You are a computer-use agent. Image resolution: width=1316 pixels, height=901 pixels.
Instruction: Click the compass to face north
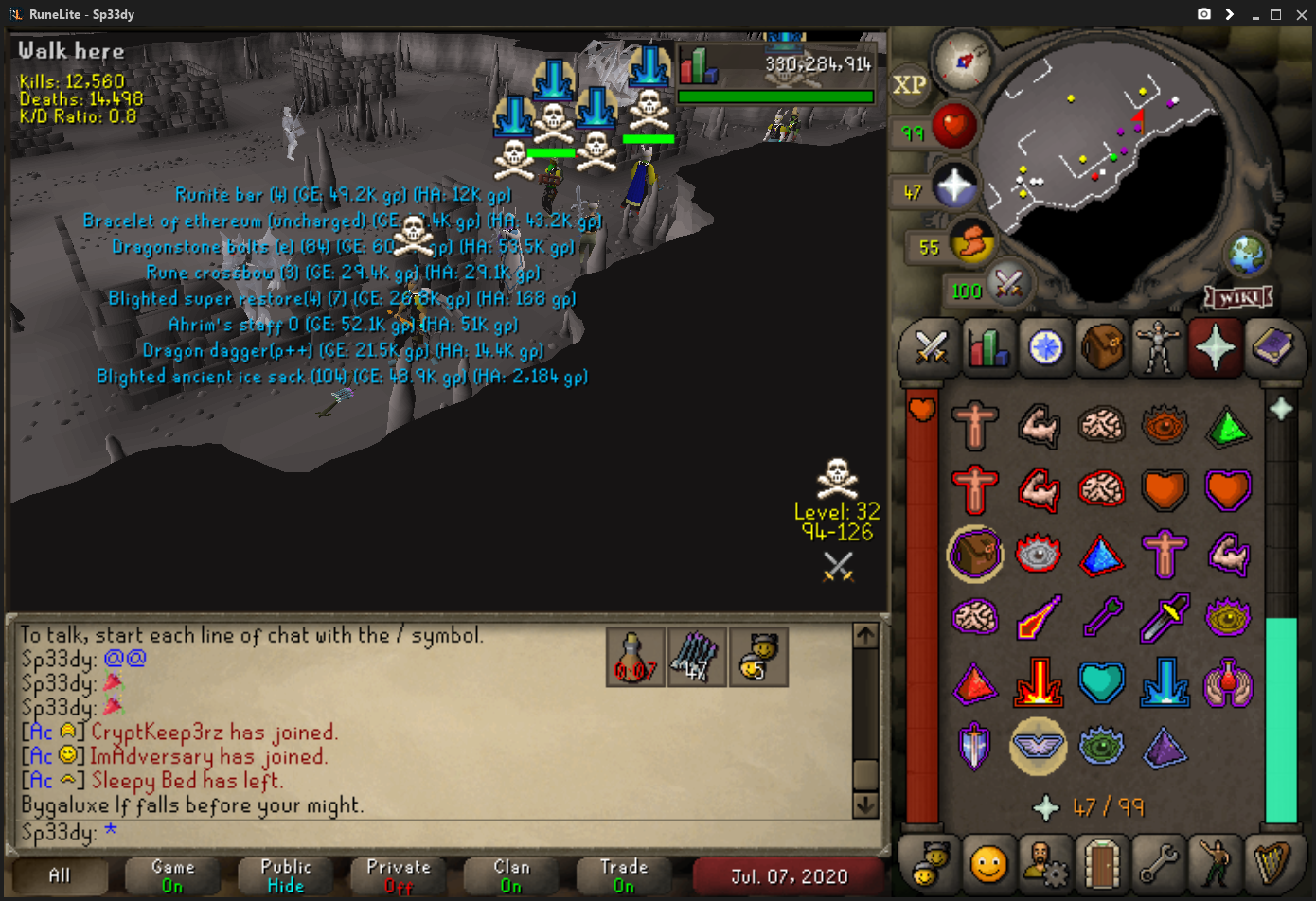tap(962, 61)
